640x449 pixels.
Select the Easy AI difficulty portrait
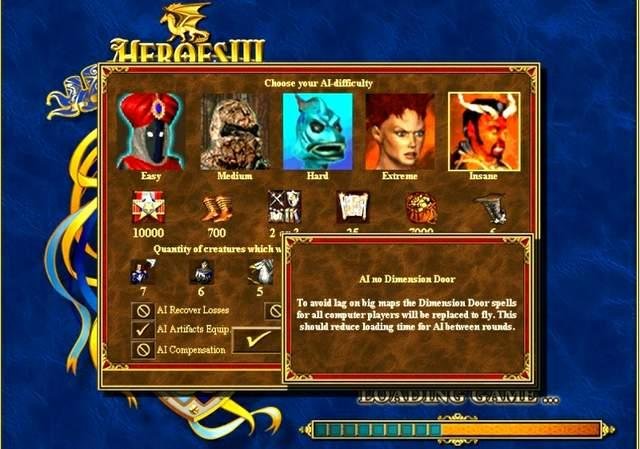click(x=150, y=131)
